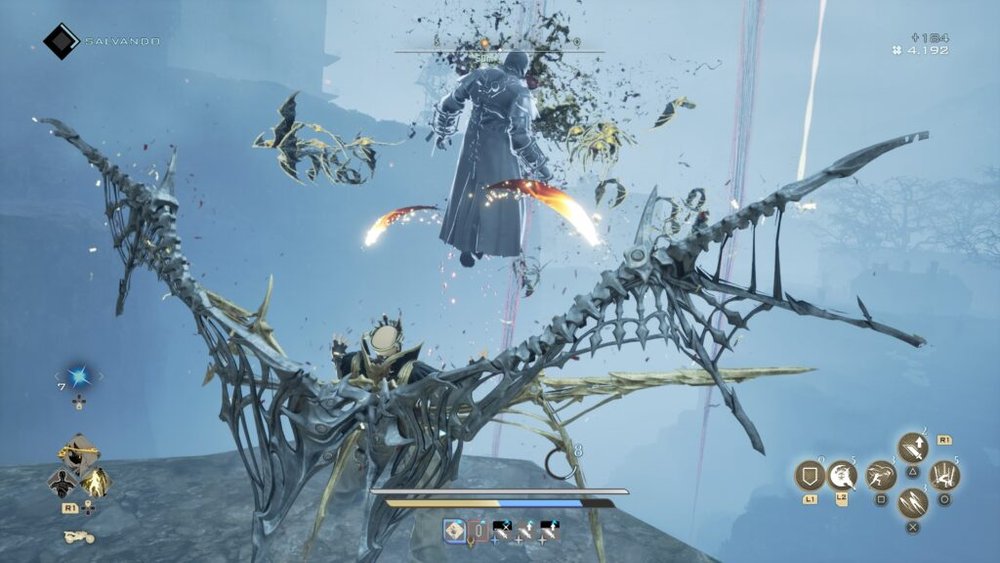Viewport: 1000px width, 563px height.
Task: Activate the running figure dash skill
Action: pos(881,475)
